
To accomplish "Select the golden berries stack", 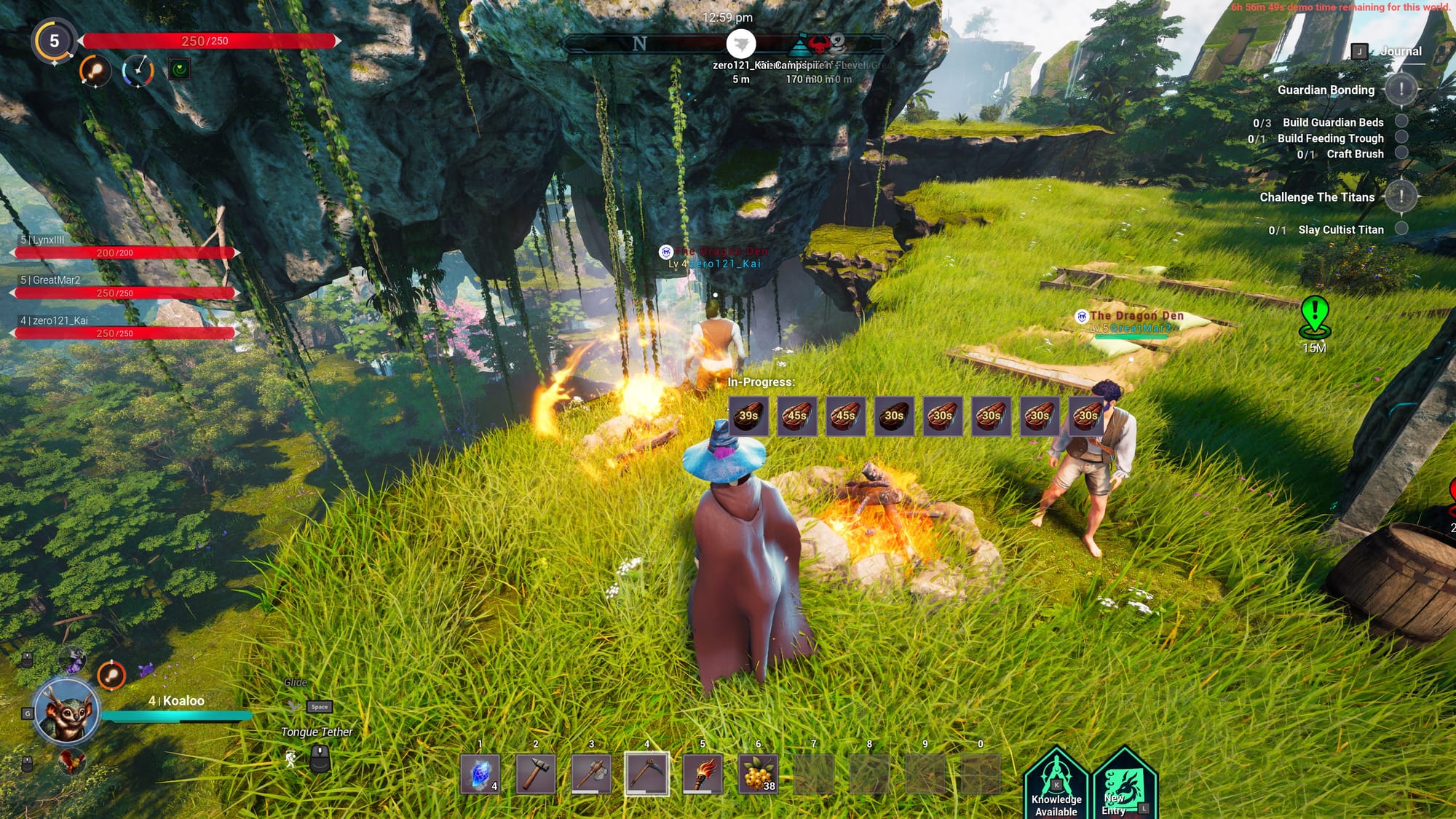I will click(x=758, y=774).
